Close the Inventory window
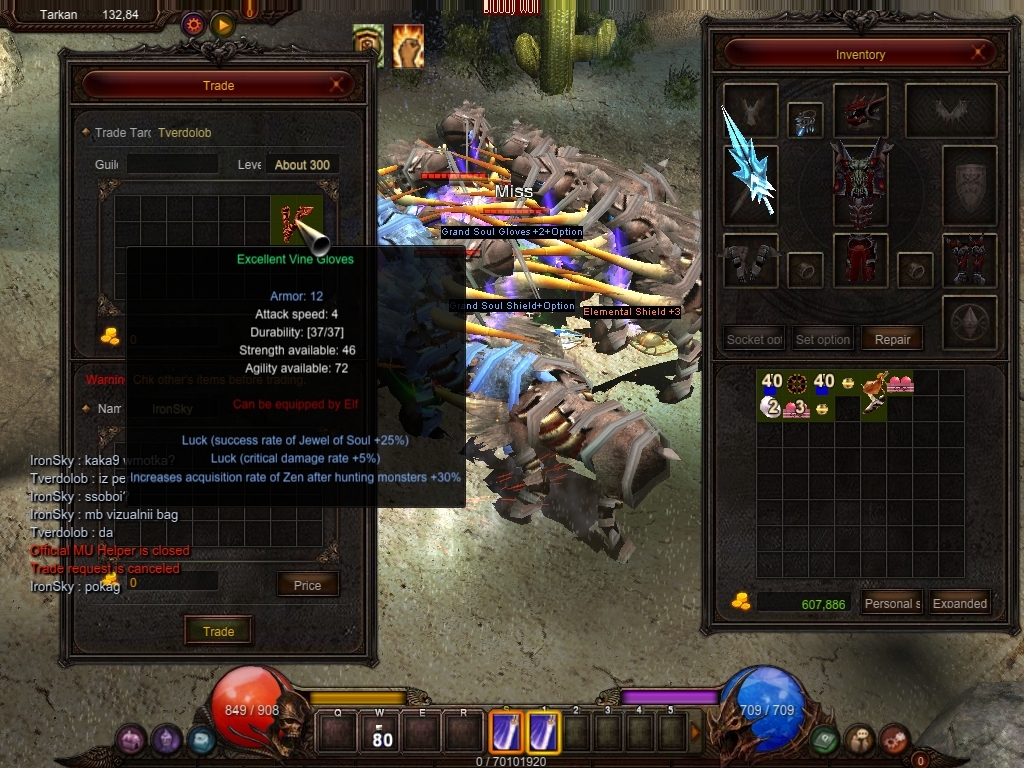 pos(981,54)
